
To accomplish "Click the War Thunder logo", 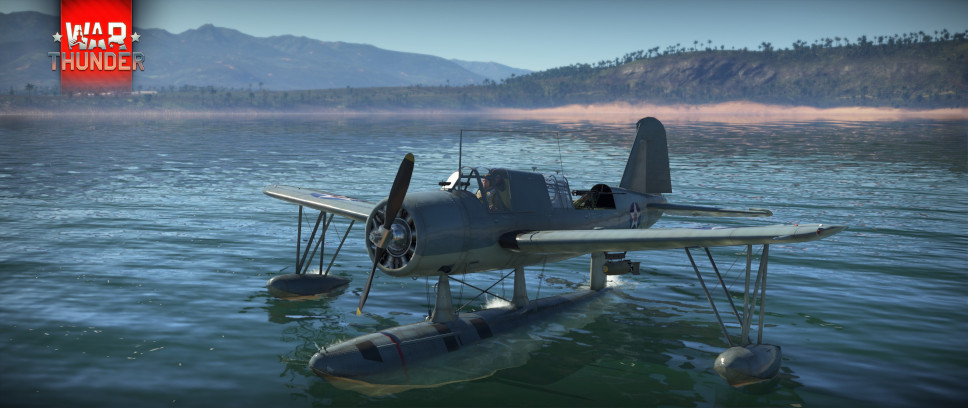I will pyautogui.click(x=96, y=45).
